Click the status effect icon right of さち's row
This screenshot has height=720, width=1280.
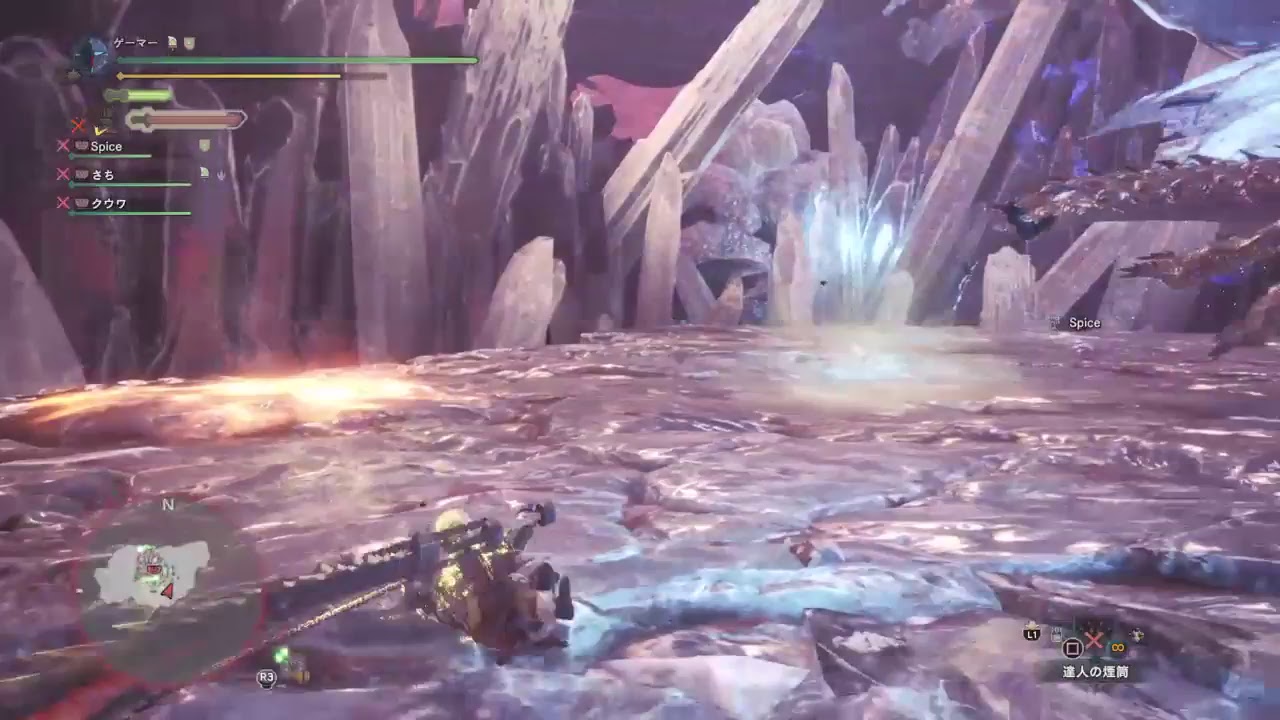pyautogui.click(x=204, y=173)
